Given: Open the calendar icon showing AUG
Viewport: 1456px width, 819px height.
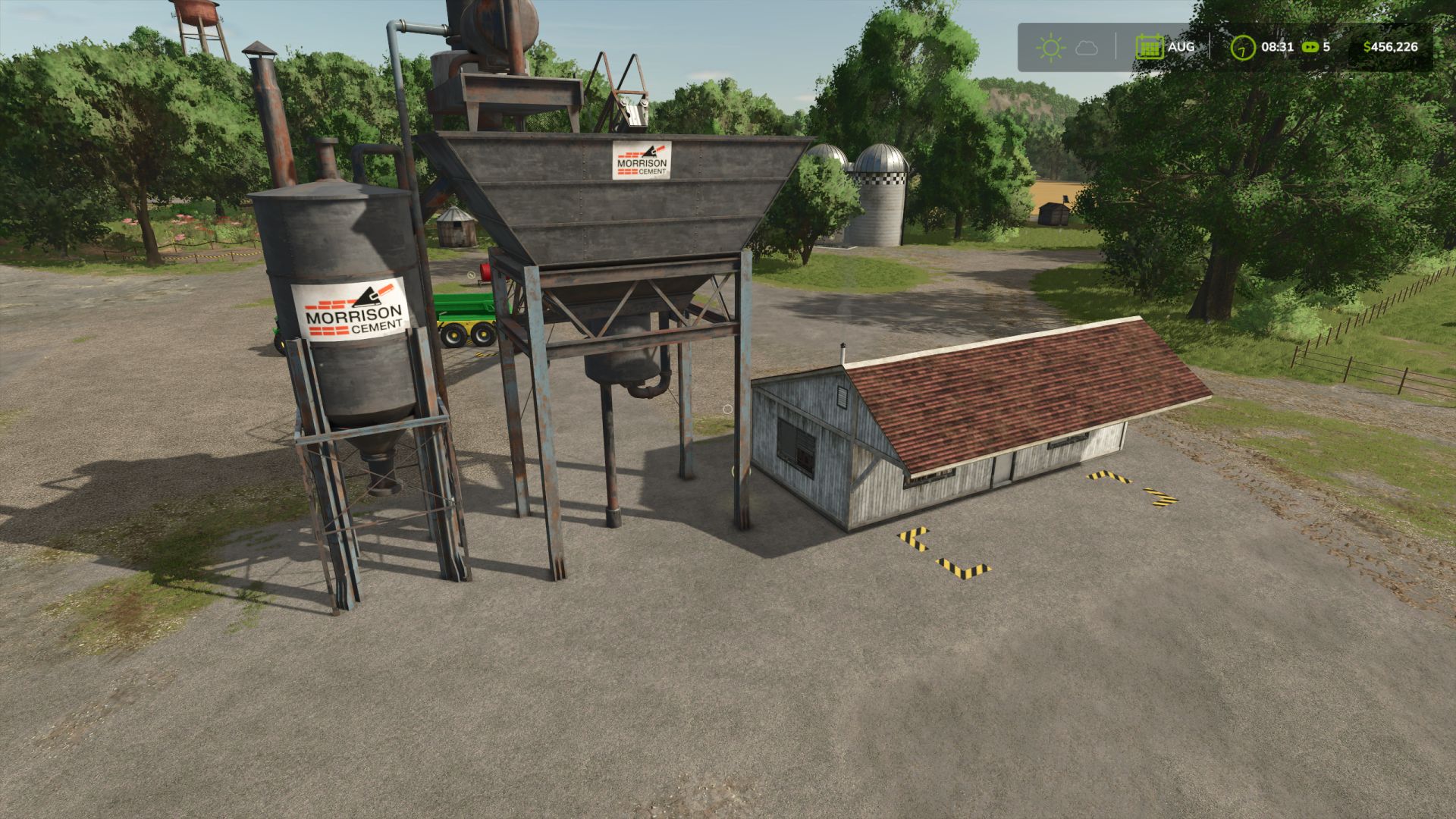Looking at the screenshot, I should pos(1150,47).
